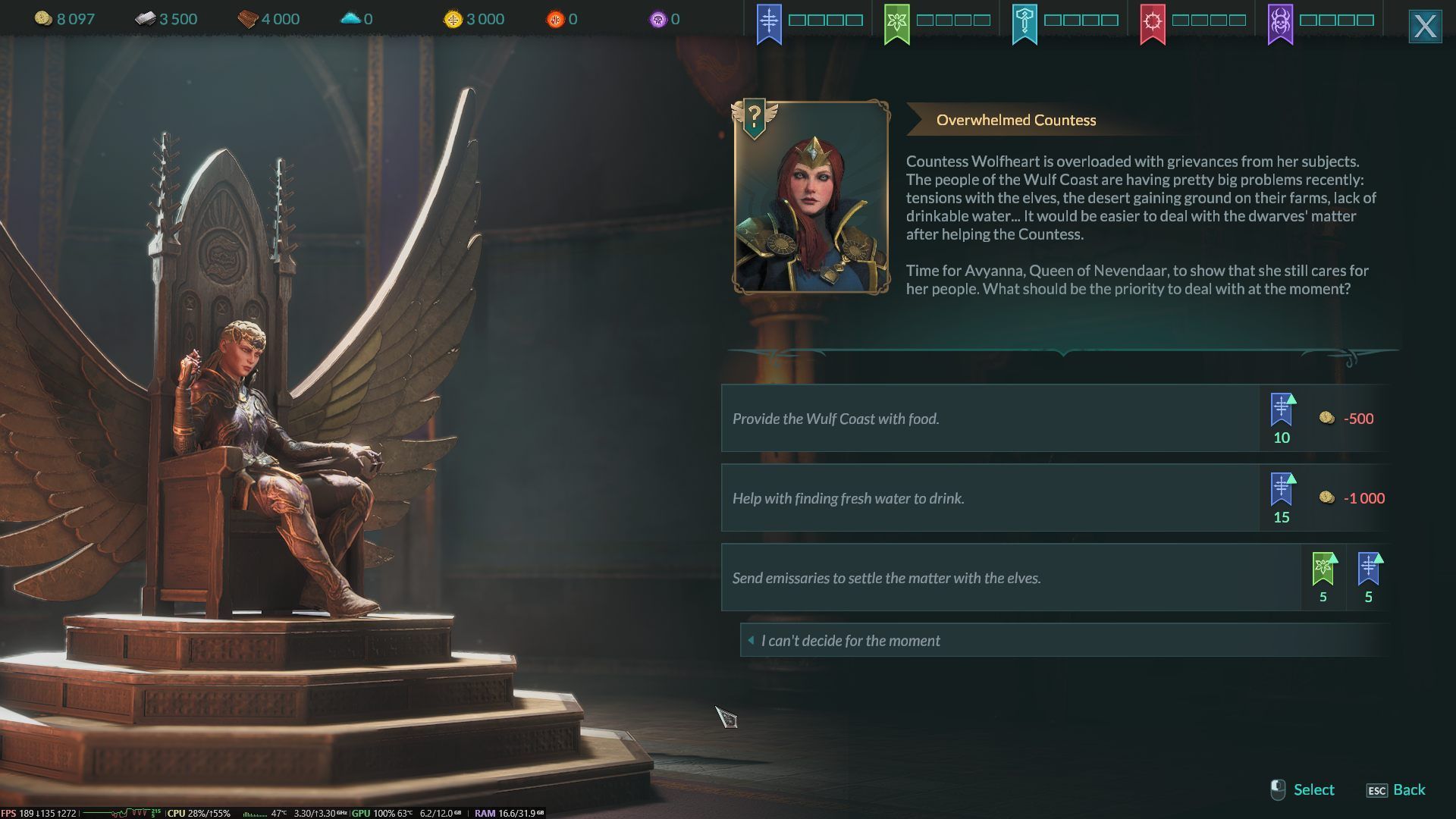Click the green Elven faction banner
Screen dimensions: 1456x819
pyautogui.click(x=897, y=23)
